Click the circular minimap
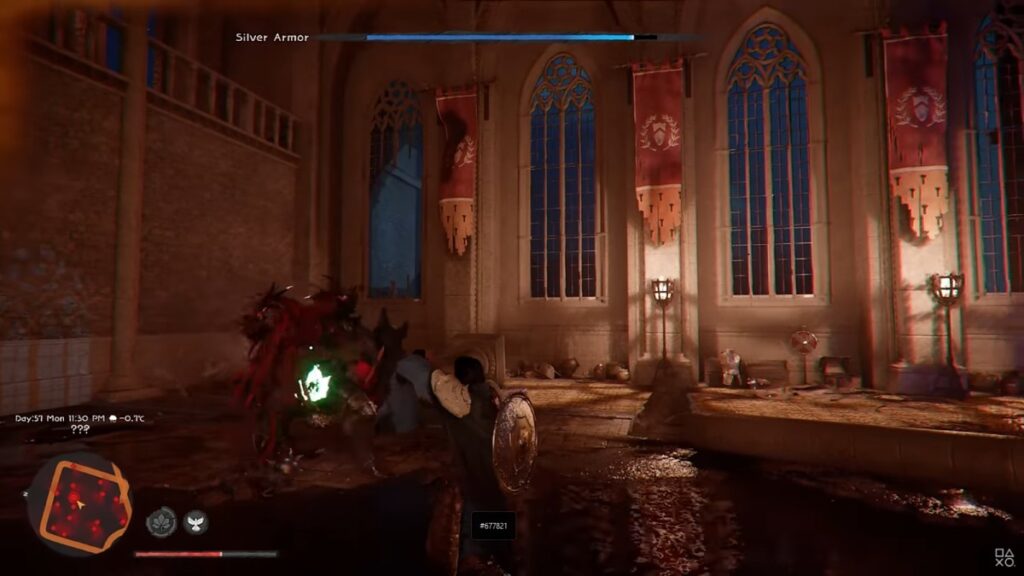 (79, 503)
